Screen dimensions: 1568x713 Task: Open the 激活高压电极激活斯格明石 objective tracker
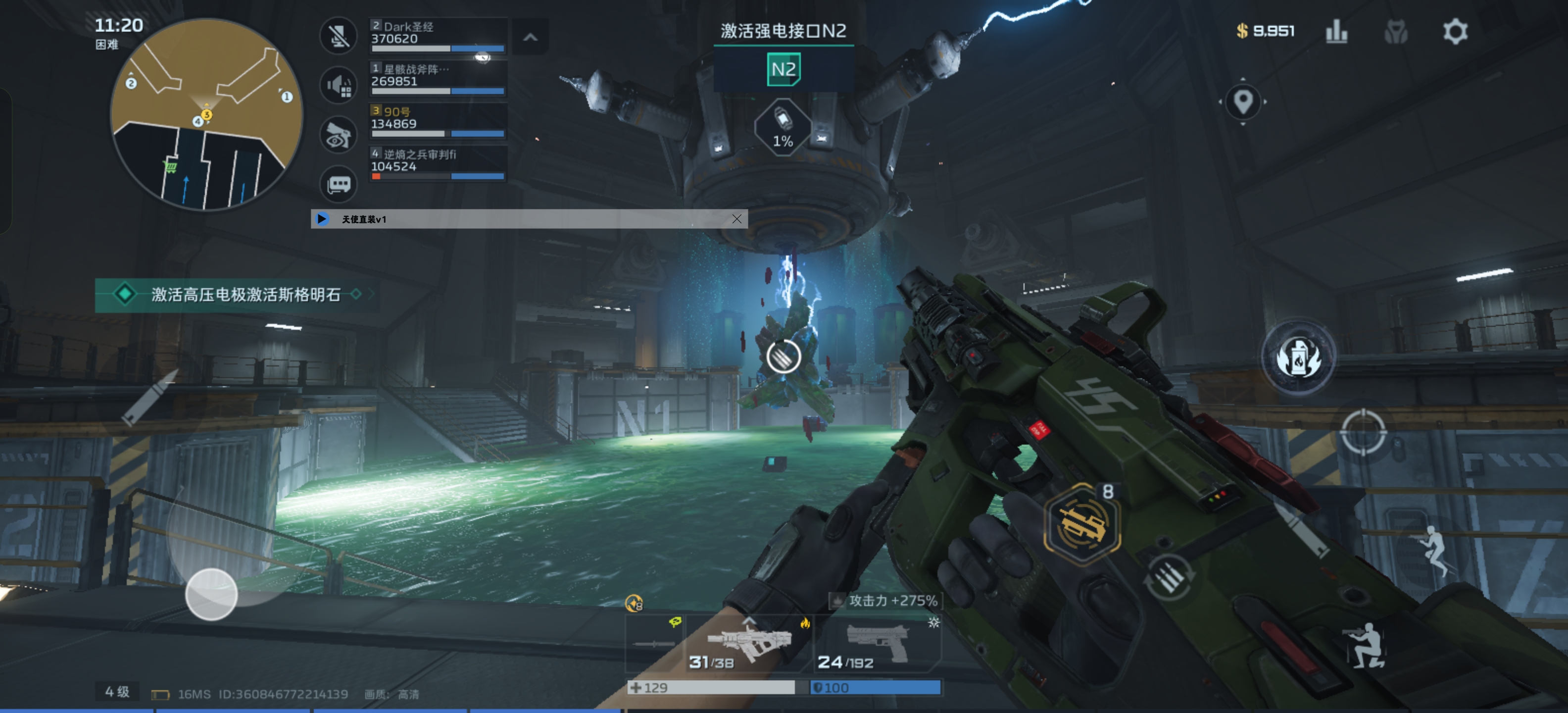[238, 295]
